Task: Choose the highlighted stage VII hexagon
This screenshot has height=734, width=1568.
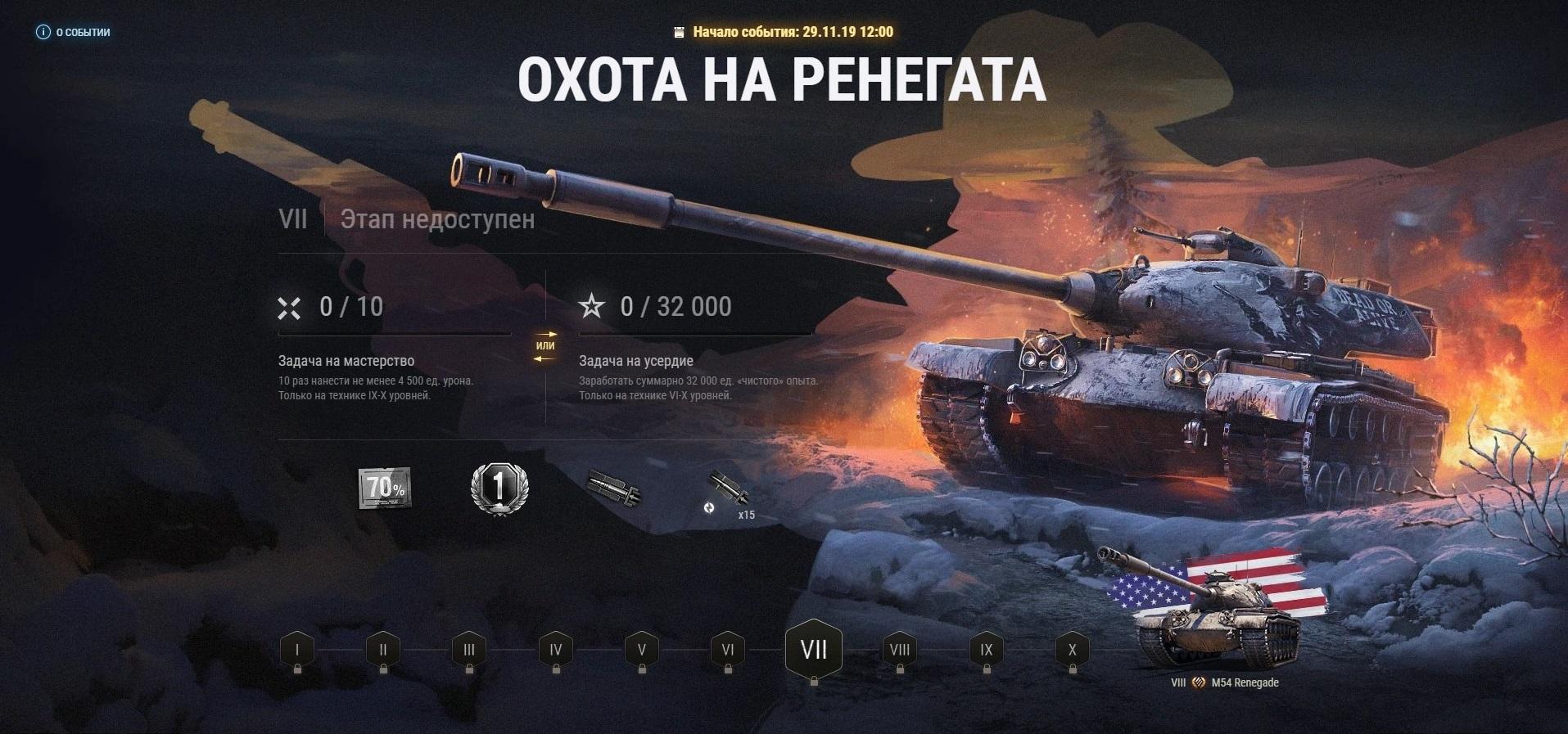Action: point(814,650)
